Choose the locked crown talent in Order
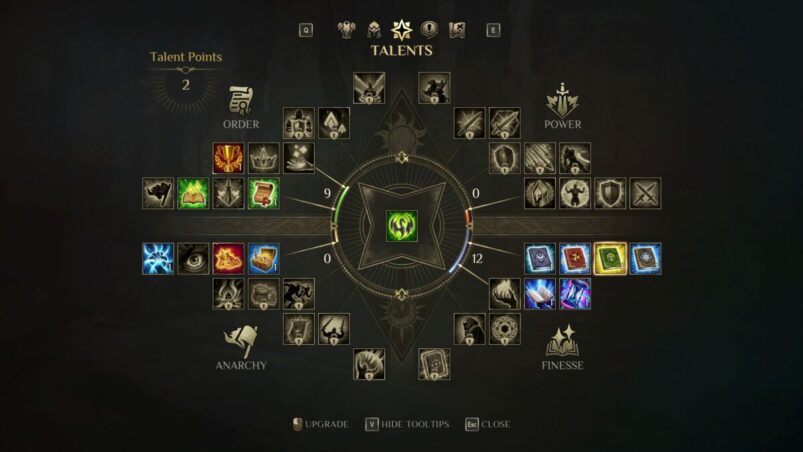This screenshot has width=803, height=452. tap(263, 158)
